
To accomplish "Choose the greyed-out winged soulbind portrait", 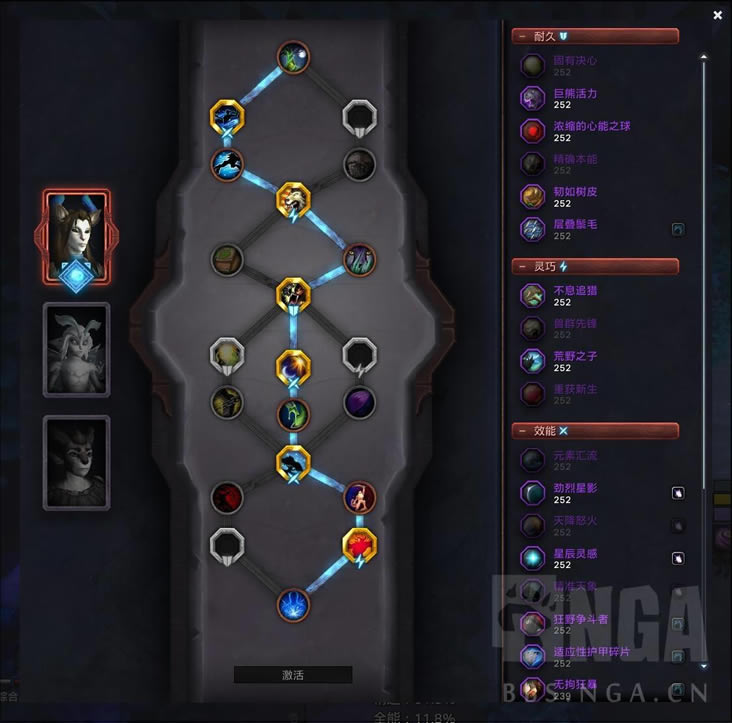I will coord(76,349).
